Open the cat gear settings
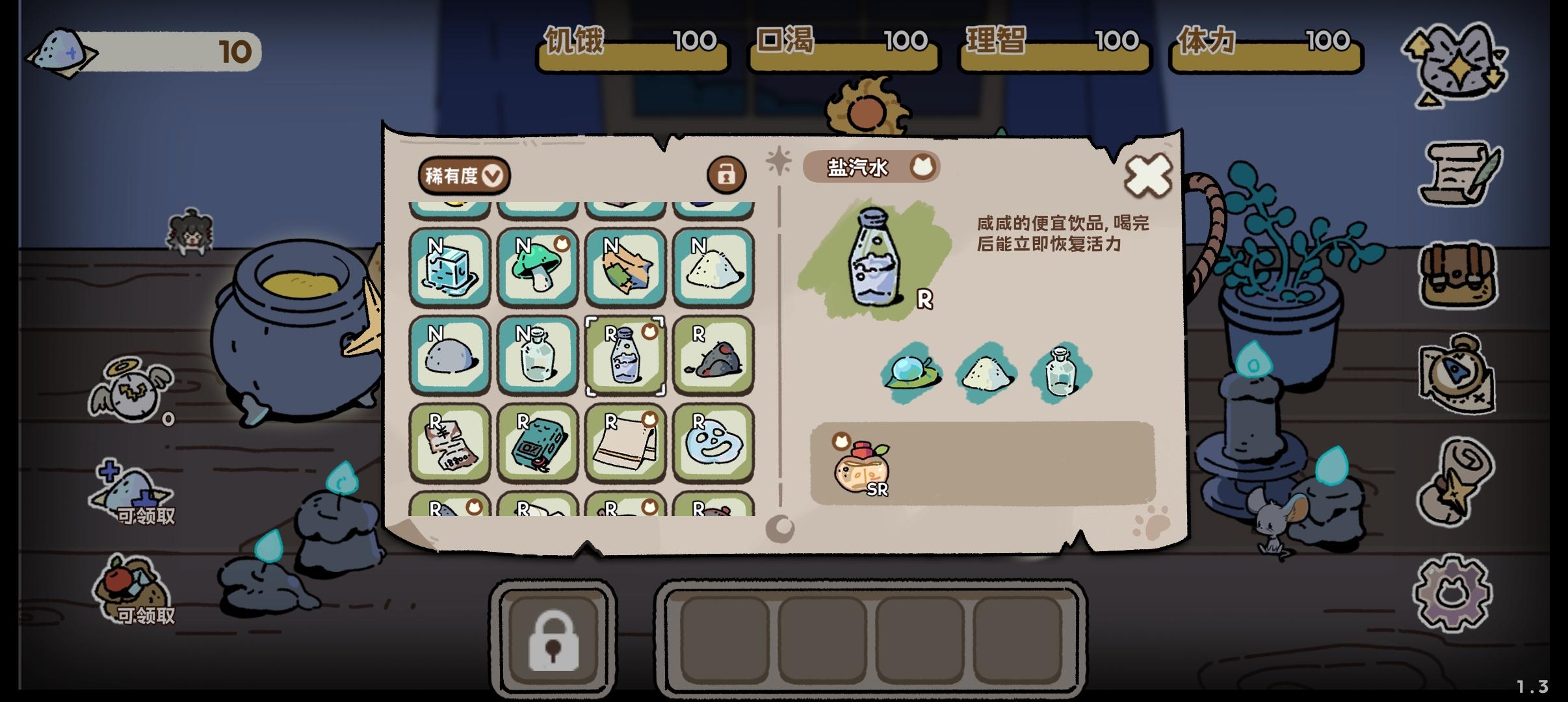 [1454, 592]
